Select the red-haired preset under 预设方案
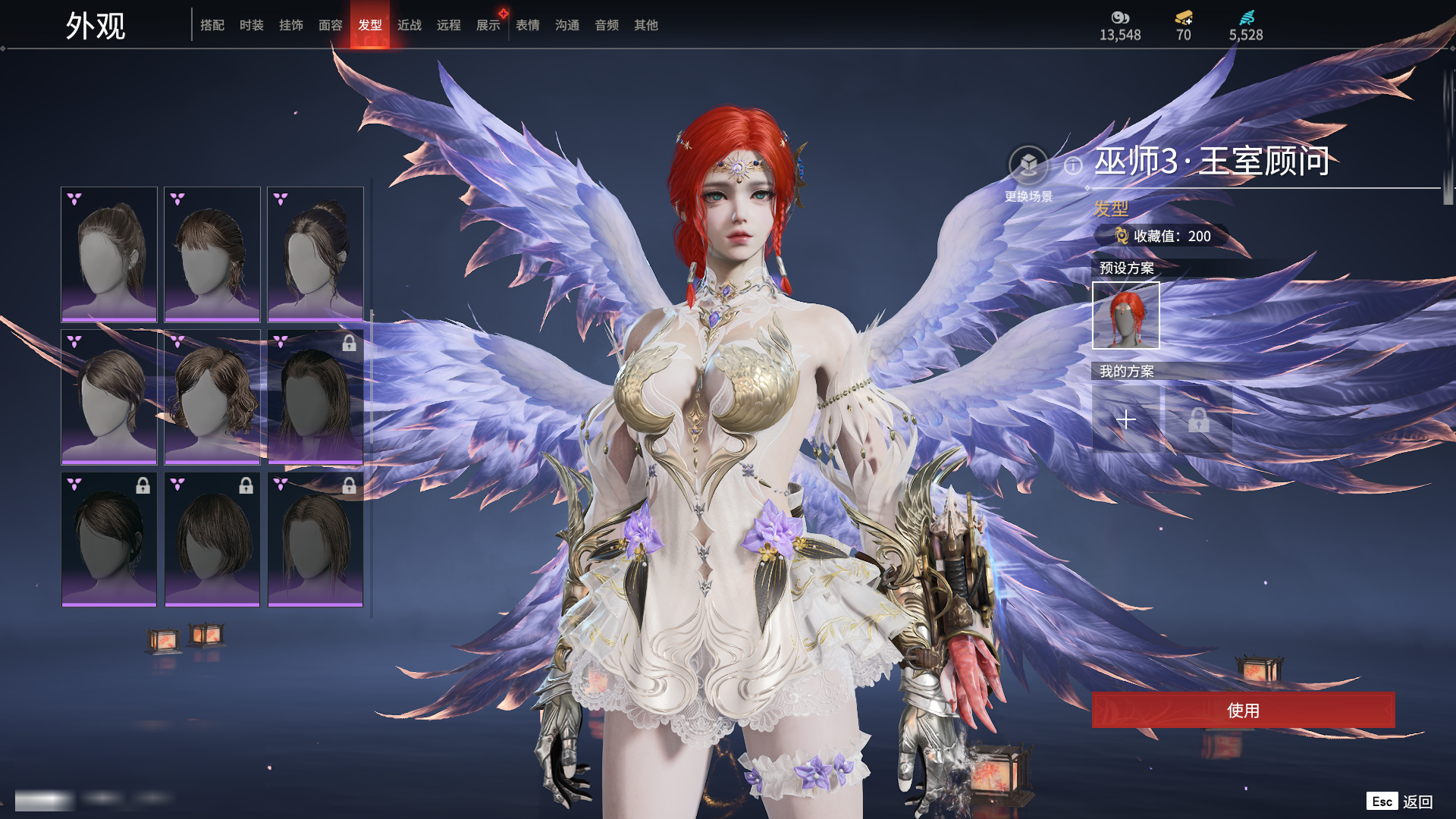The height and width of the screenshot is (819, 1456). click(x=1126, y=315)
